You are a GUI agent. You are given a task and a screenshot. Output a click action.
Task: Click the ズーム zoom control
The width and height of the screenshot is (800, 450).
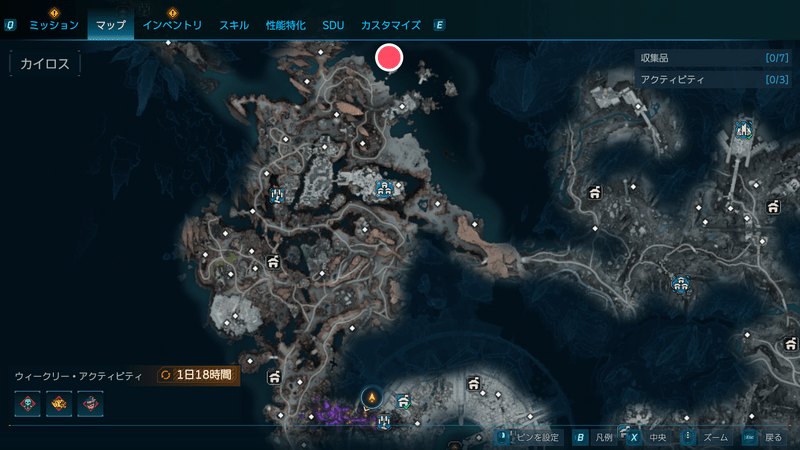706,437
